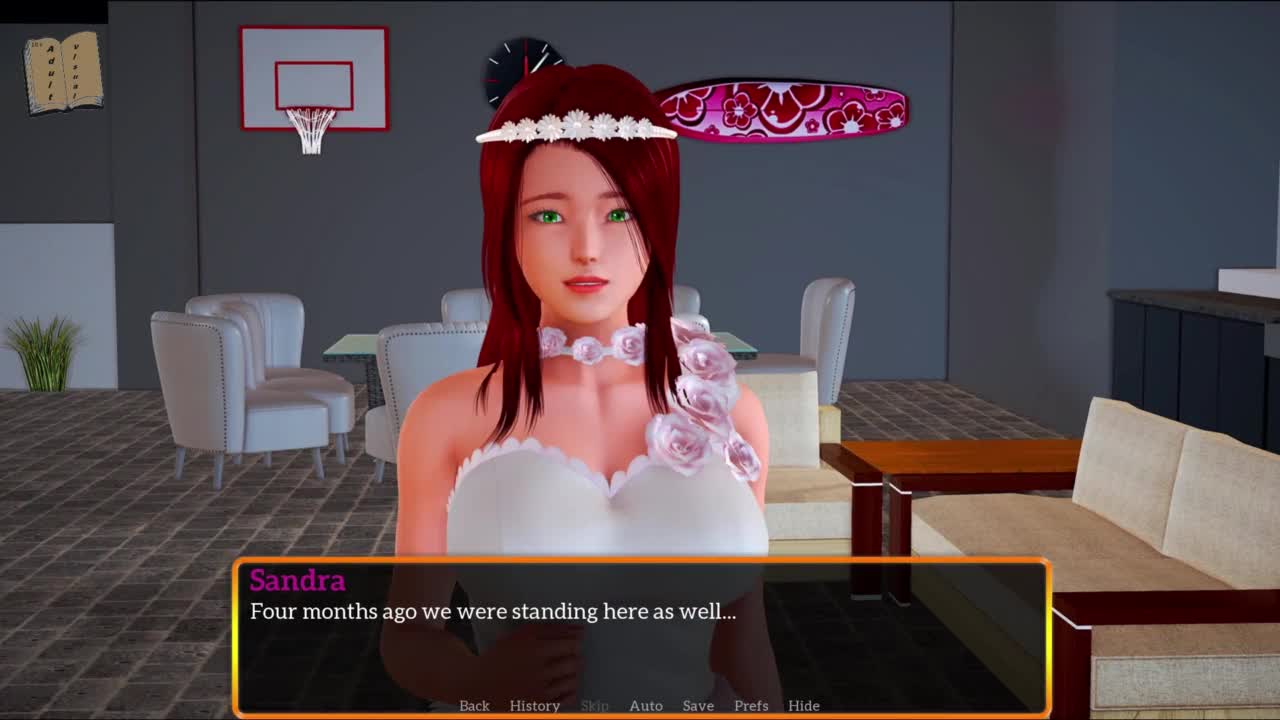The height and width of the screenshot is (720, 1280).
Task: Open the Prefs settings menu
Action: tap(751, 705)
